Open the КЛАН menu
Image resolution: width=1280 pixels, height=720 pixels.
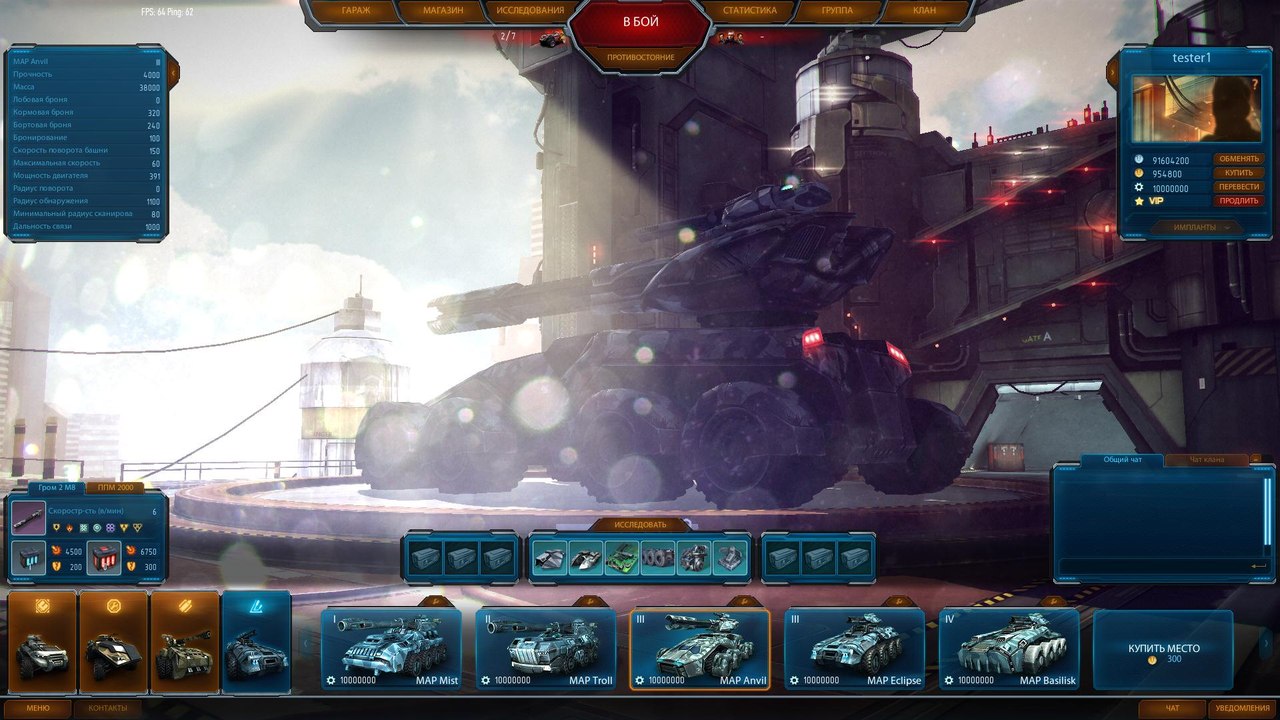click(925, 11)
